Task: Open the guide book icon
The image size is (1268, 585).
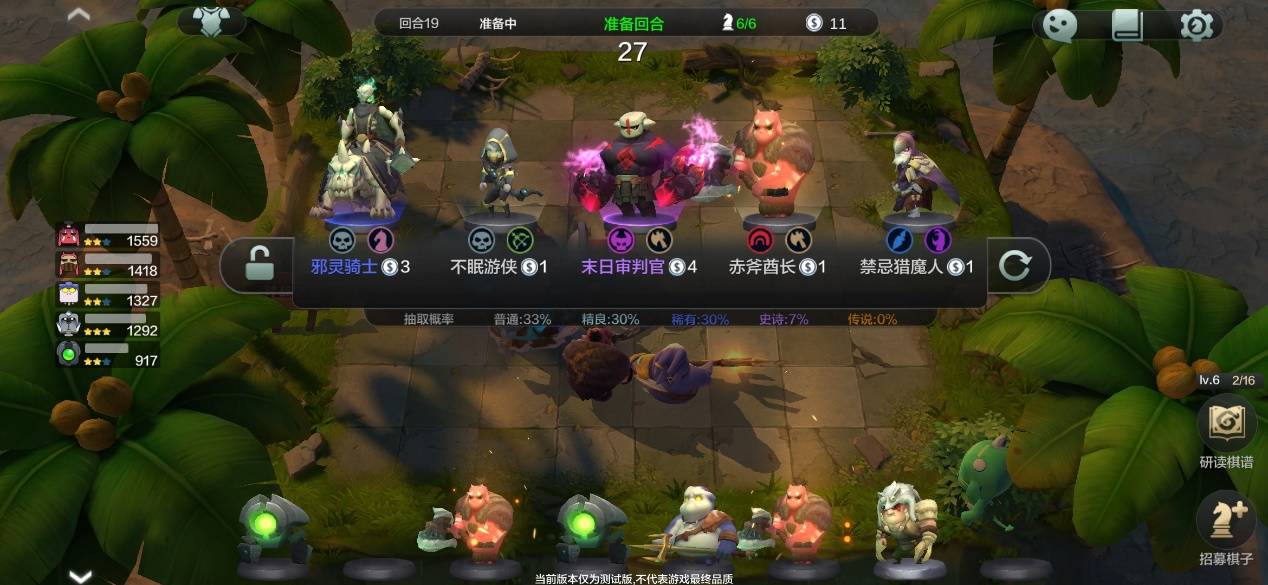Action: (x=1127, y=25)
